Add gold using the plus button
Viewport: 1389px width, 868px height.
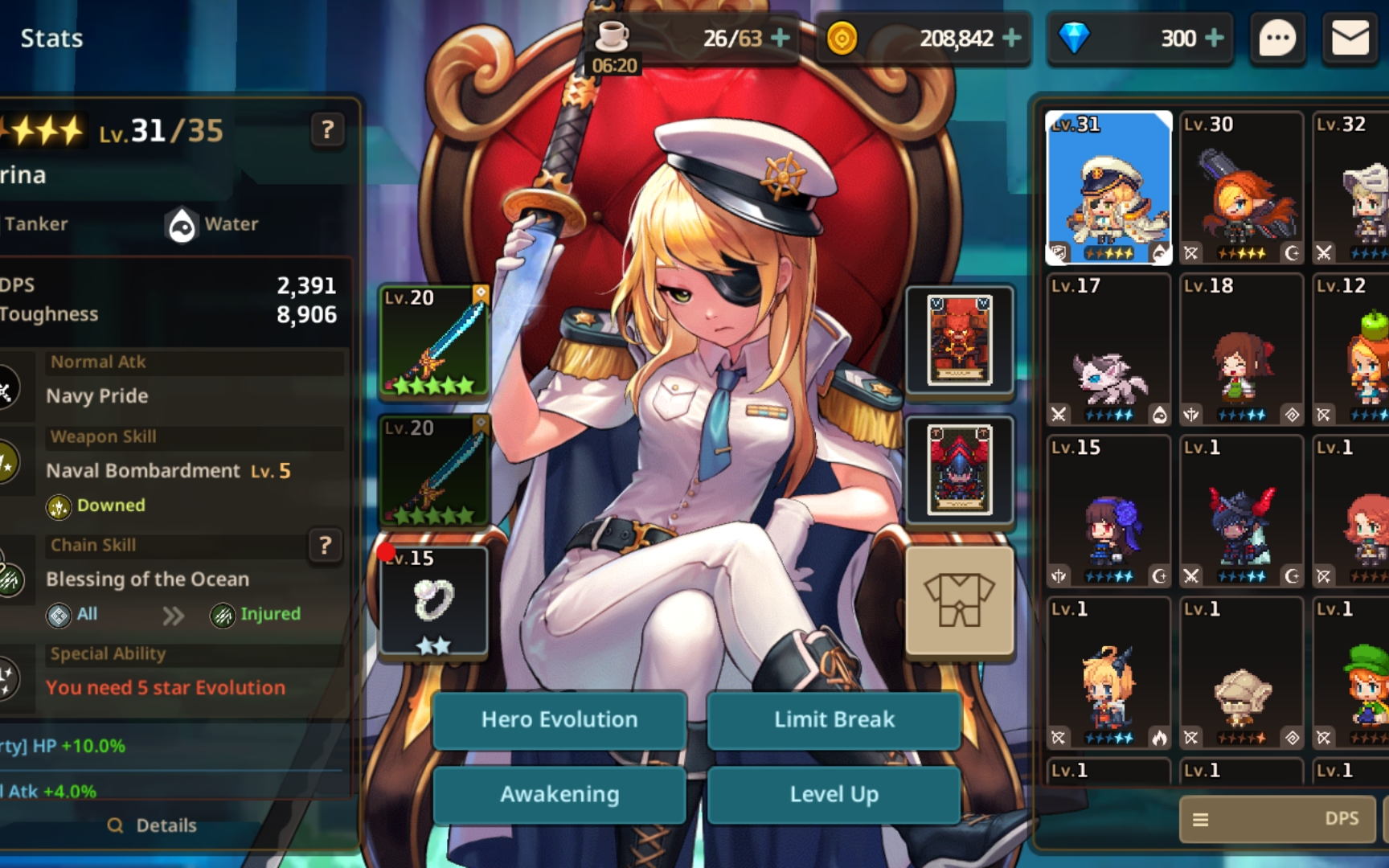click(1012, 38)
